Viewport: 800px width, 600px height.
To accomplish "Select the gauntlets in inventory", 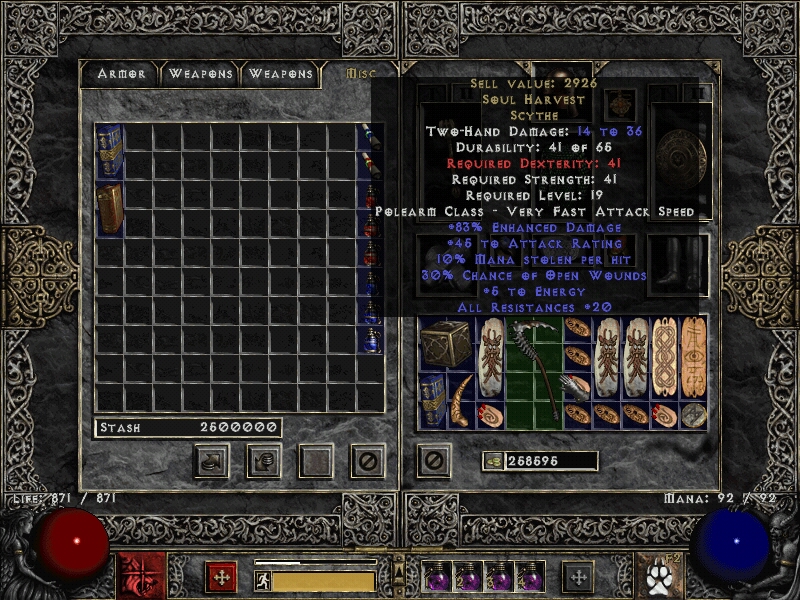I will point(577,386).
